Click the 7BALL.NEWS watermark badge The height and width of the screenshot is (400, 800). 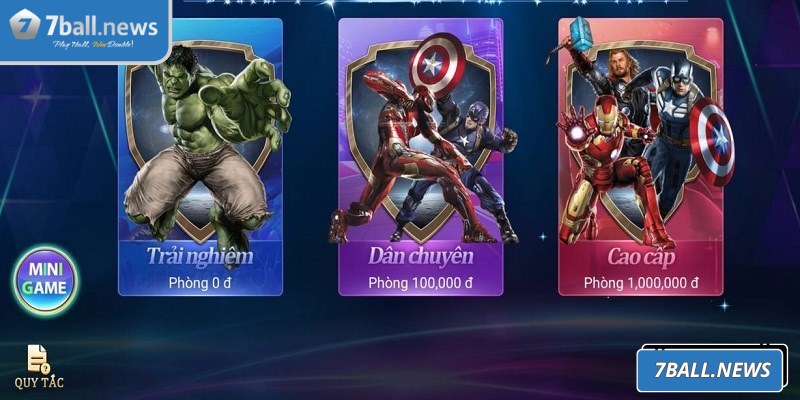[710, 371]
